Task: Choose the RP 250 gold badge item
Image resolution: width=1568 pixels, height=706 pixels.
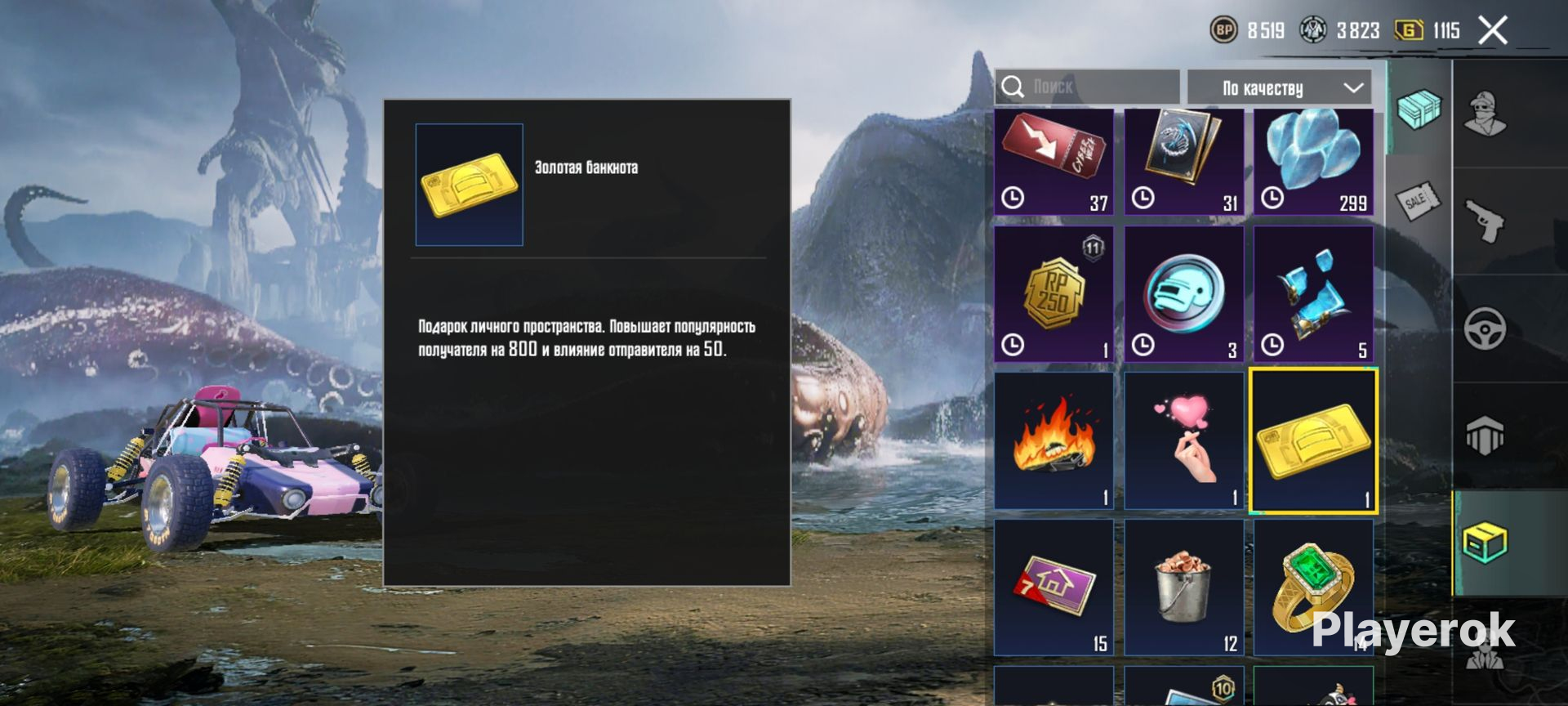Action: point(1053,294)
